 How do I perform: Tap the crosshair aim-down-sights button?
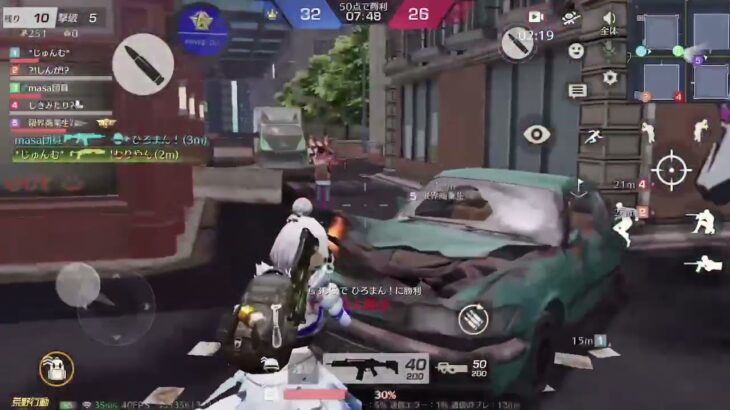(670, 169)
